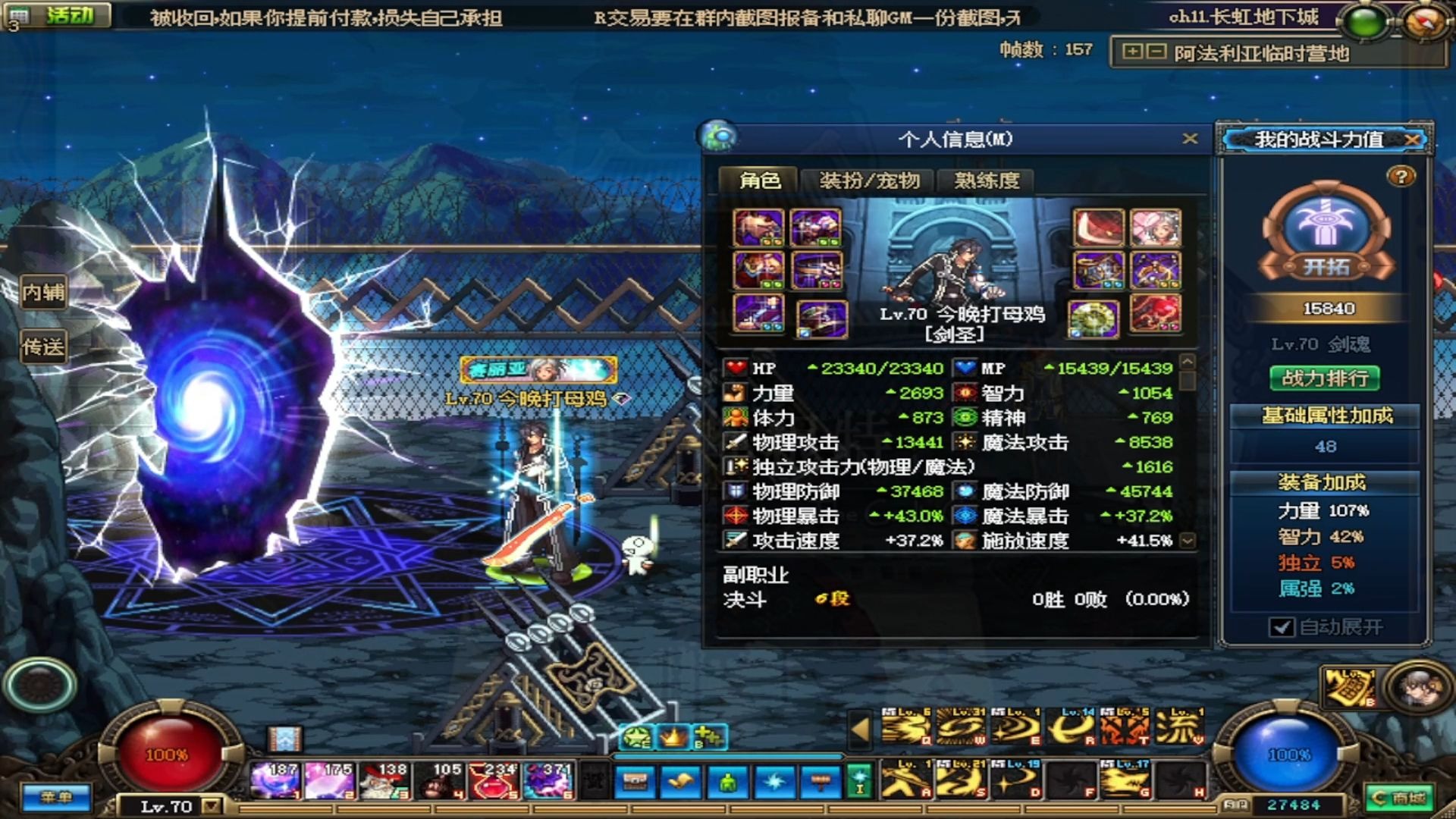
Task: Click the skill bar left arrow
Action: tap(860, 729)
